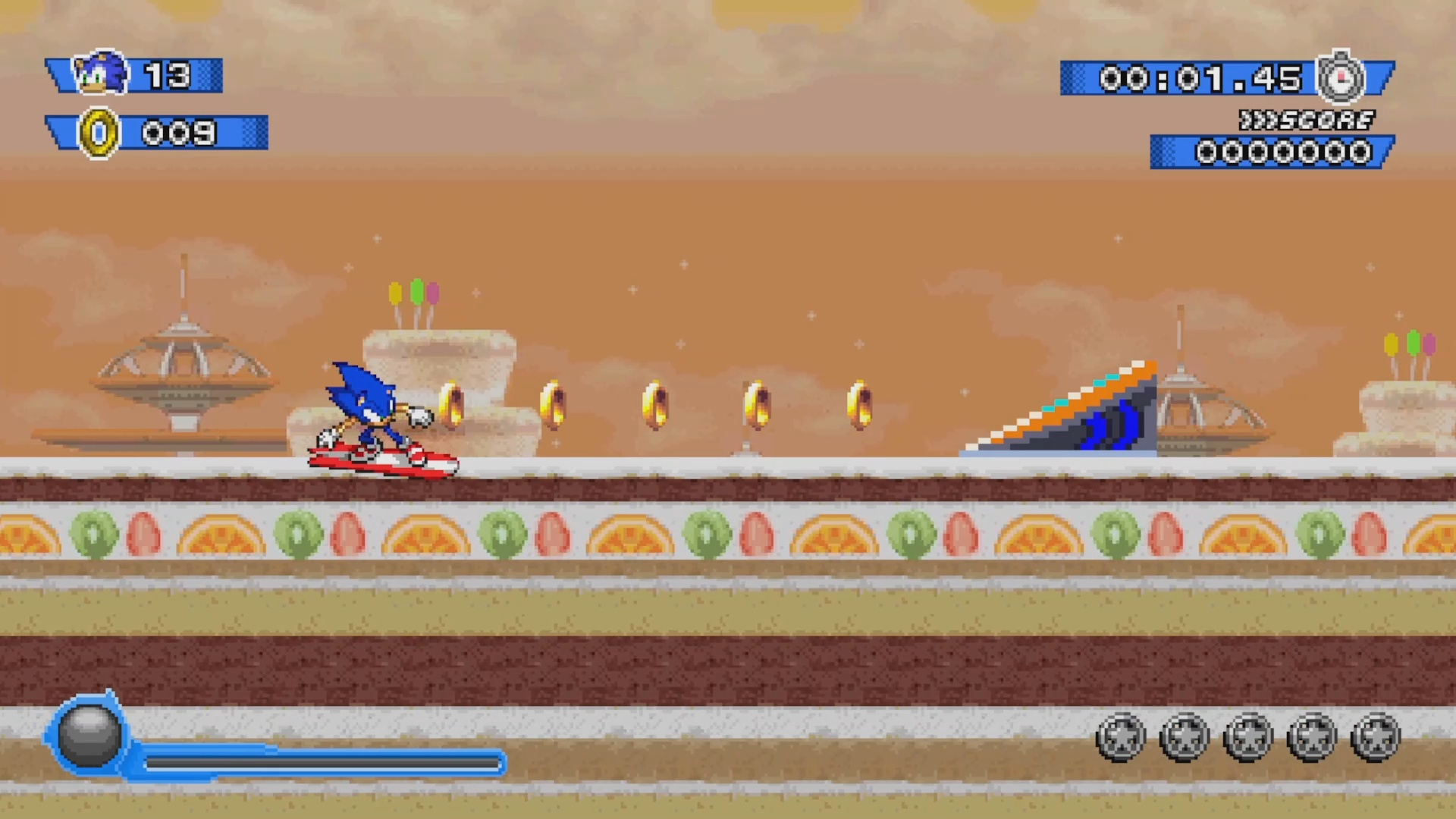Select the lives count showing 13
Image resolution: width=1456 pixels, height=819 pixels.
[168, 75]
